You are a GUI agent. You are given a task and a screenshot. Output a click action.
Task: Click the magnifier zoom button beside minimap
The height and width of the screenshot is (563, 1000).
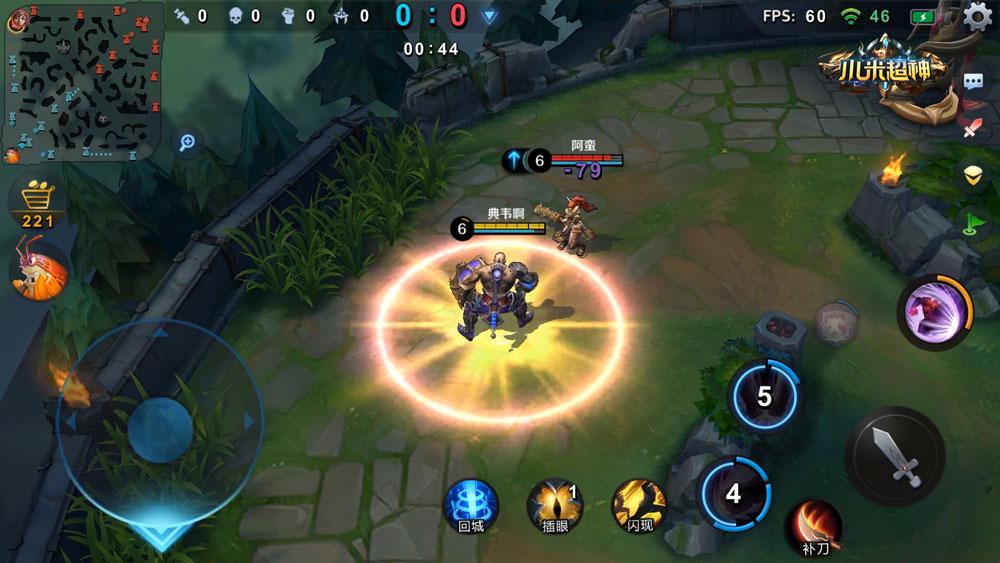click(186, 142)
